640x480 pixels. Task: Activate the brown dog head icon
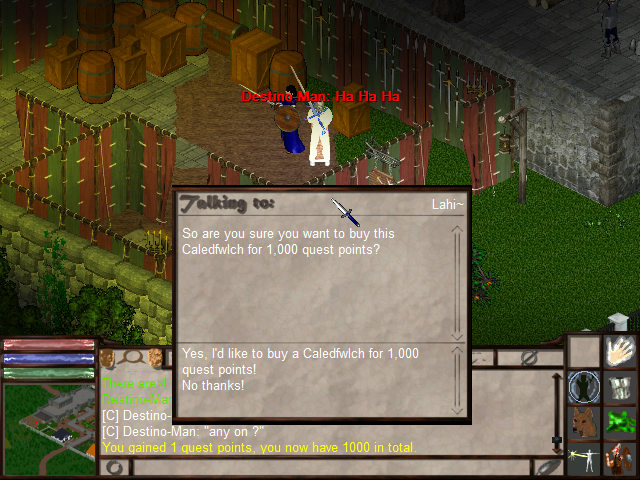click(585, 422)
